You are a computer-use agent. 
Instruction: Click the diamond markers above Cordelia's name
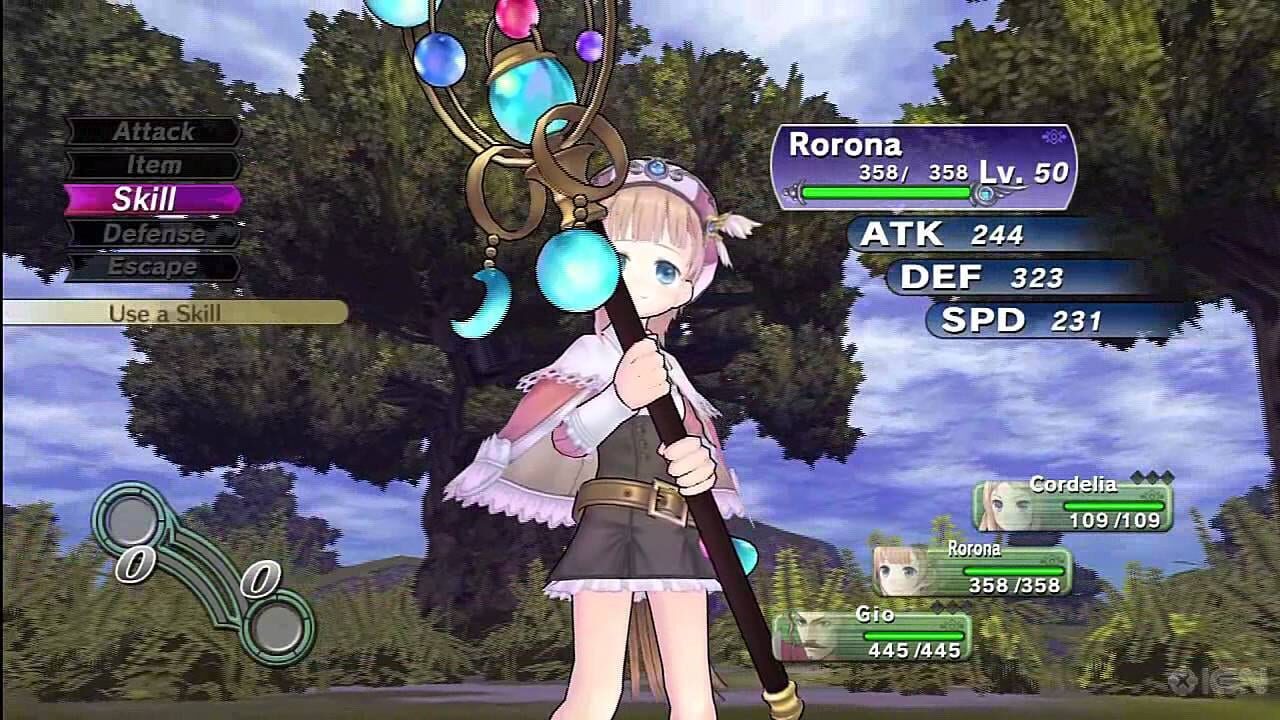click(x=1152, y=478)
